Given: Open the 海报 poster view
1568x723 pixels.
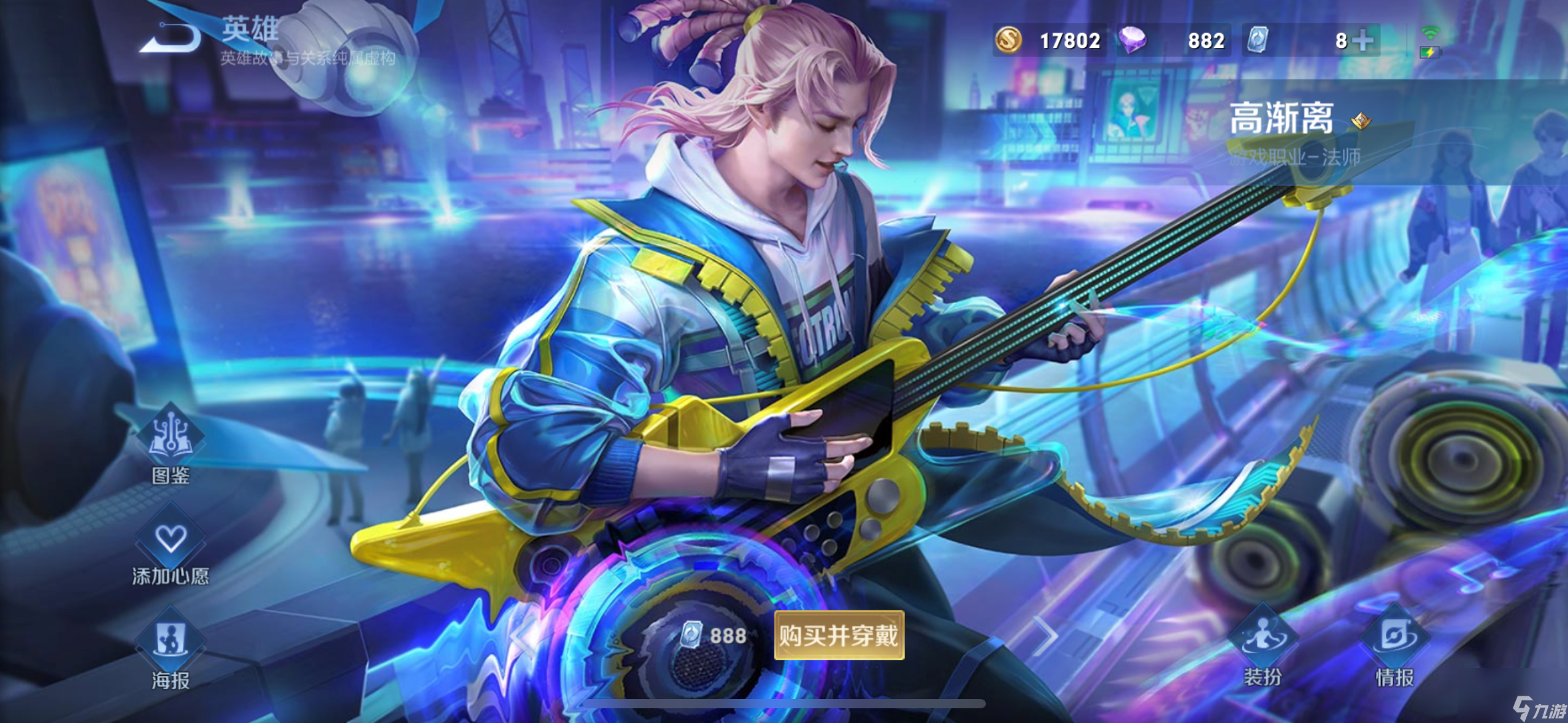Looking at the screenshot, I should click(171, 647).
